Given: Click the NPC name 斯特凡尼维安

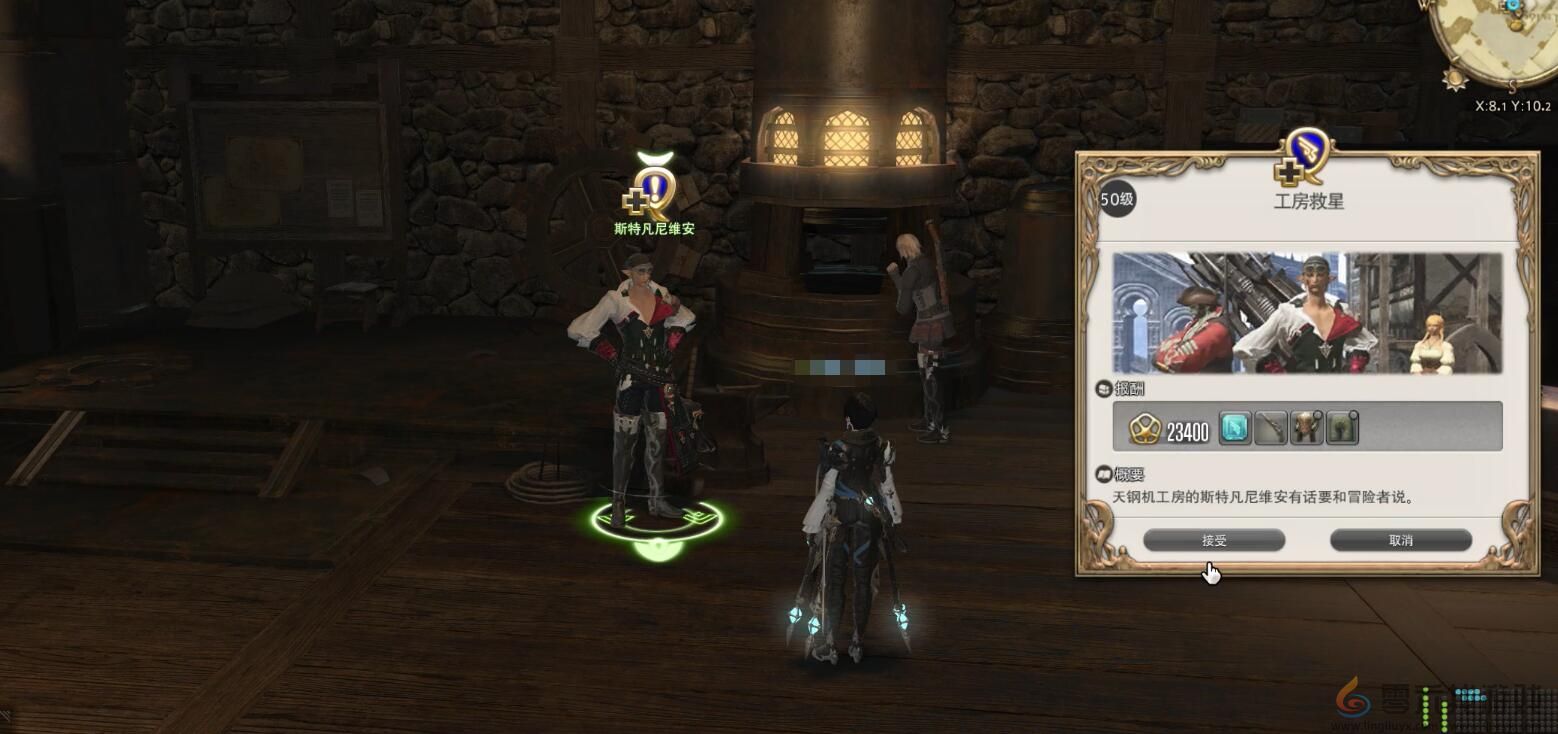Looking at the screenshot, I should [x=655, y=229].
